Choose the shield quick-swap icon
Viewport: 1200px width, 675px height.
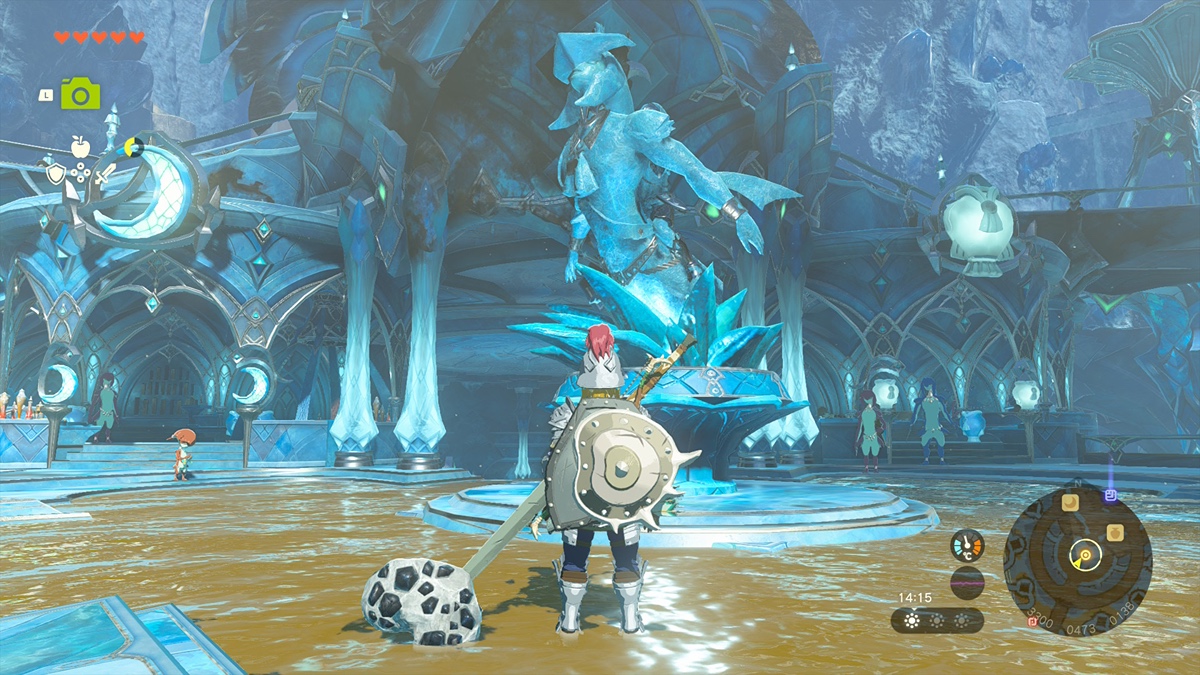click(x=56, y=173)
